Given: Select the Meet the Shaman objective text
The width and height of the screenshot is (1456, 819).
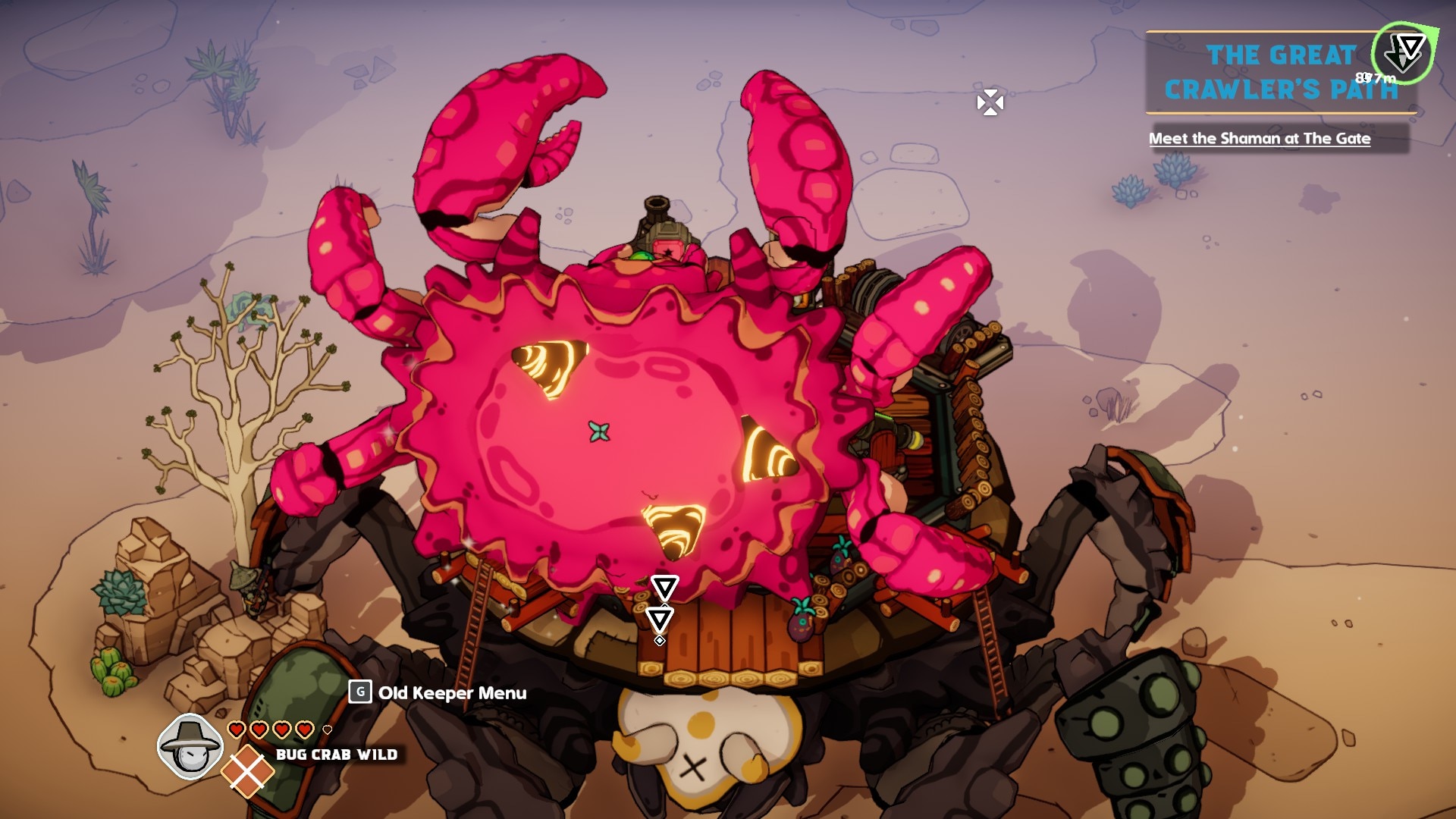Looking at the screenshot, I should point(1259,139).
